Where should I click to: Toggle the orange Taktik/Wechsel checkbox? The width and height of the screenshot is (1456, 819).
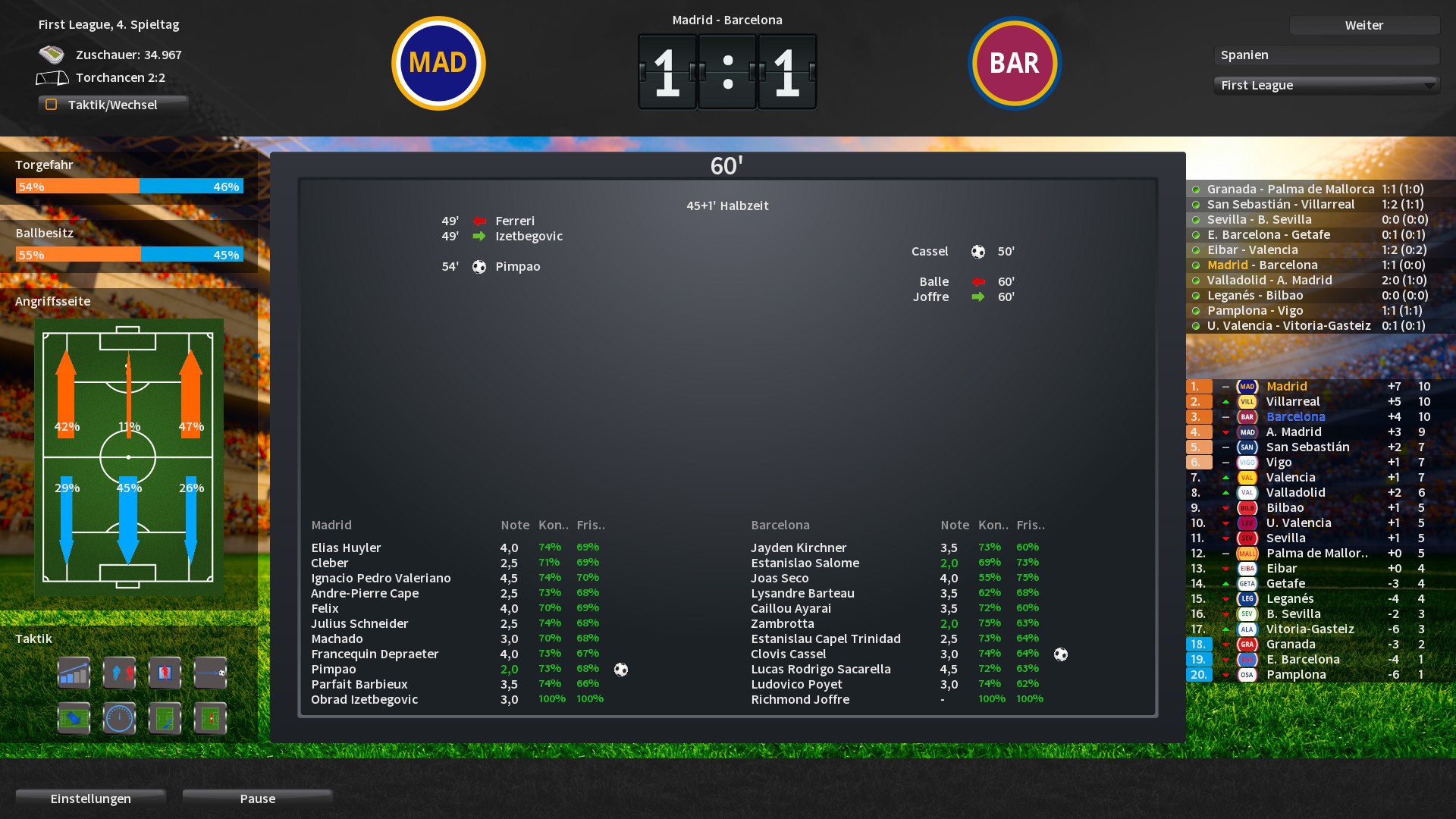[x=52, y=104]
